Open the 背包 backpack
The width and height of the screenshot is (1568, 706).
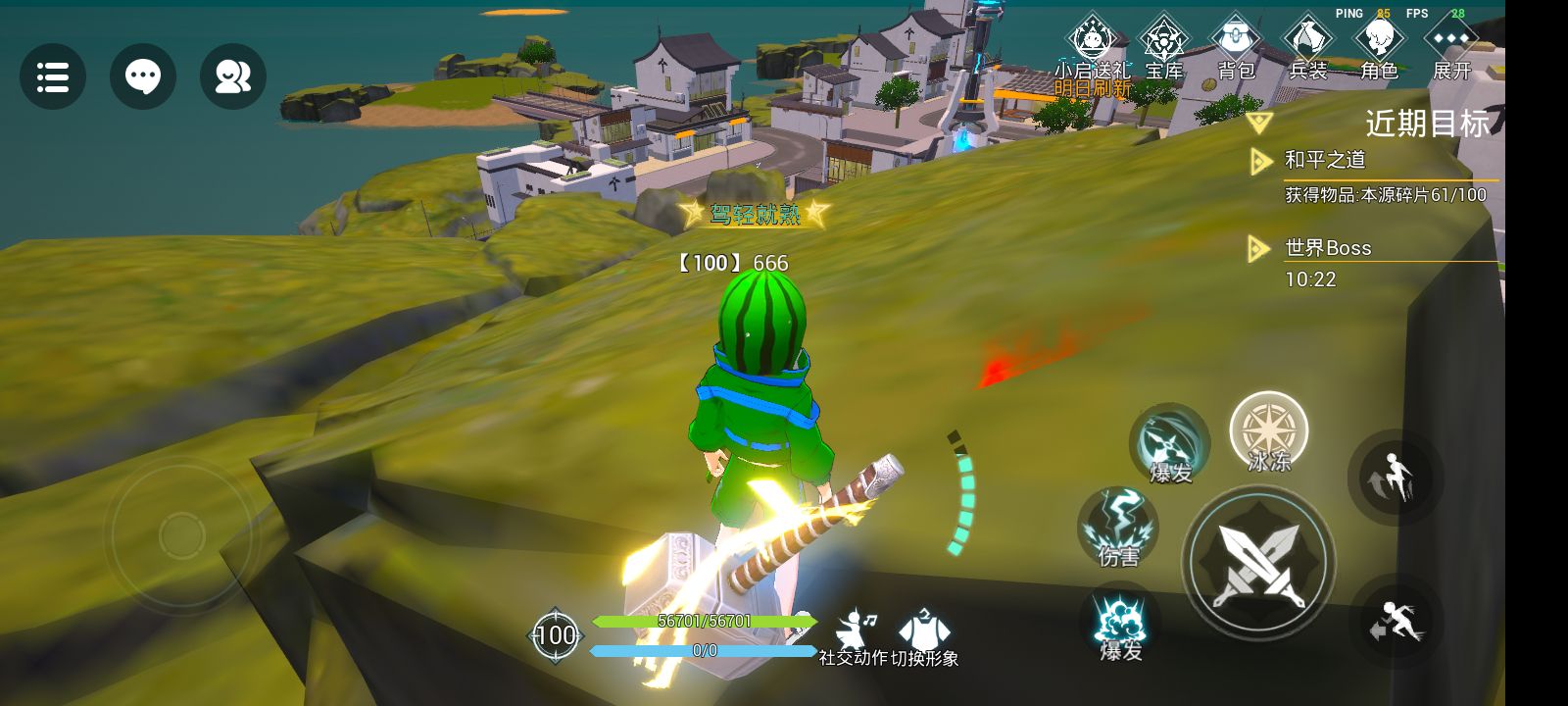coord(1236,44)
